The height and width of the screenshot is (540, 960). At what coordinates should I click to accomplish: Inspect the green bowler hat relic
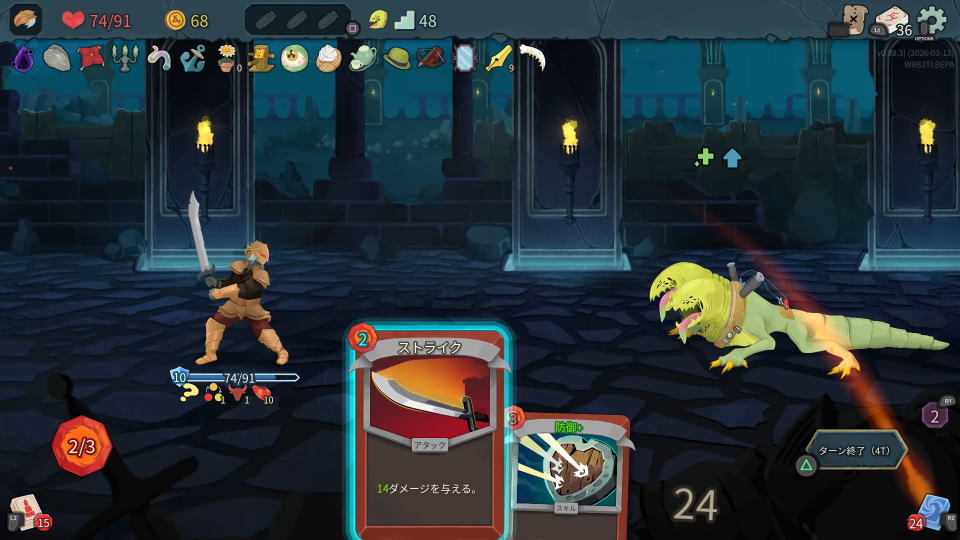396,58
